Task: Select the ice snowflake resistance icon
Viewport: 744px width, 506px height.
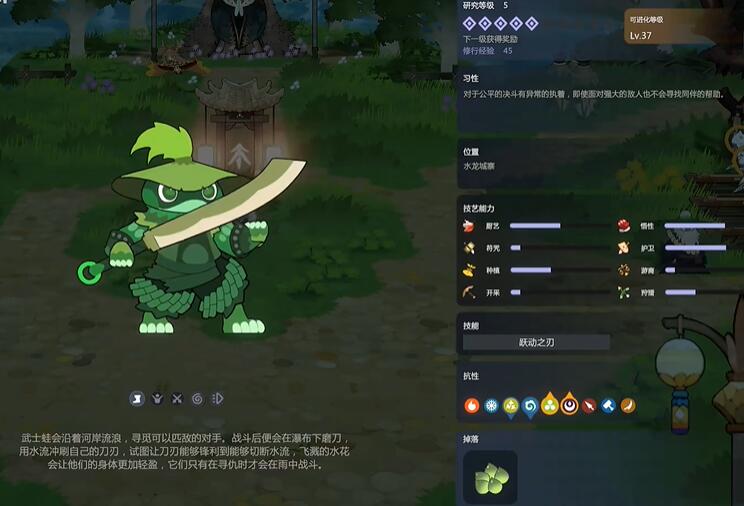Action: click(491, 405)
